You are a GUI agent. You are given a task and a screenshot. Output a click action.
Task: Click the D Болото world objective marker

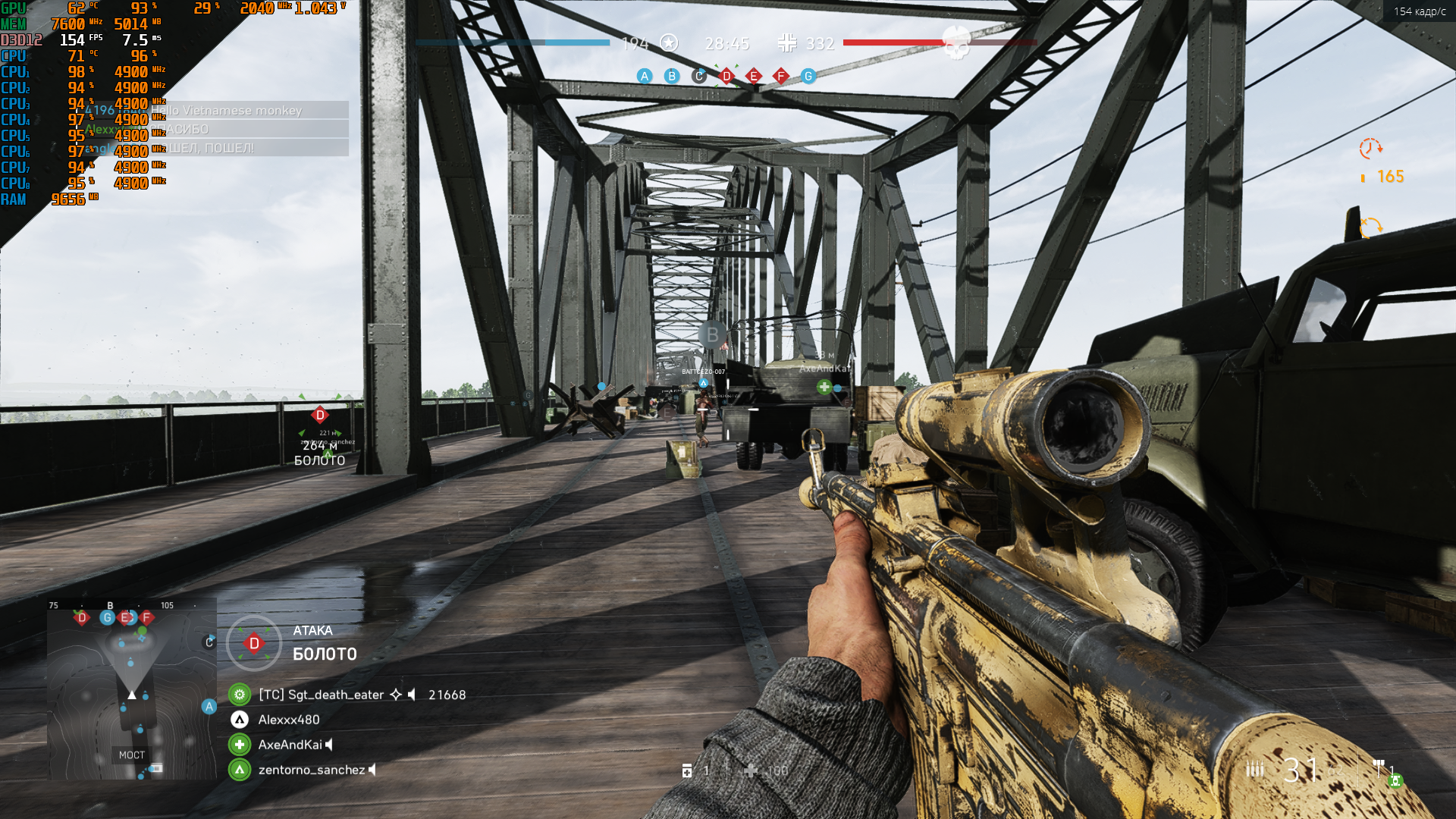coord(320,415)
